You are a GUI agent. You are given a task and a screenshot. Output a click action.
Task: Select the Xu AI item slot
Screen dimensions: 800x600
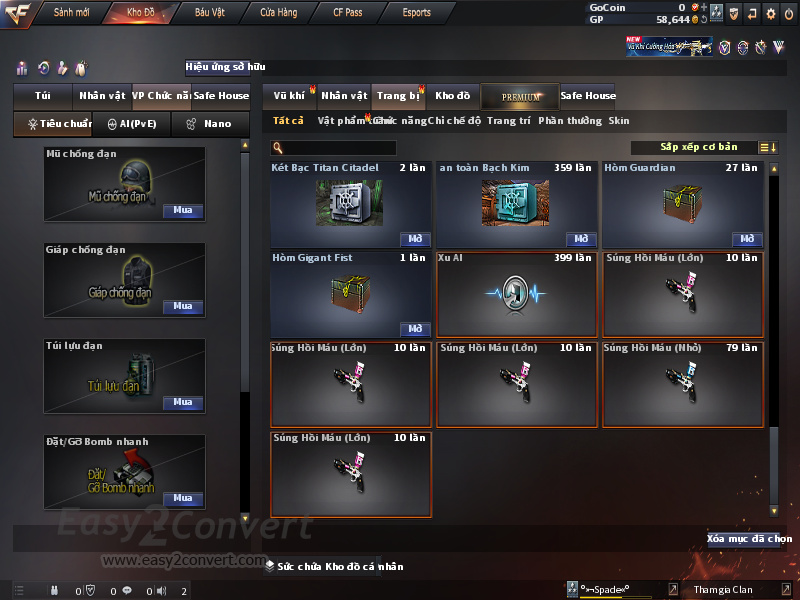click(x=516, y=294)
